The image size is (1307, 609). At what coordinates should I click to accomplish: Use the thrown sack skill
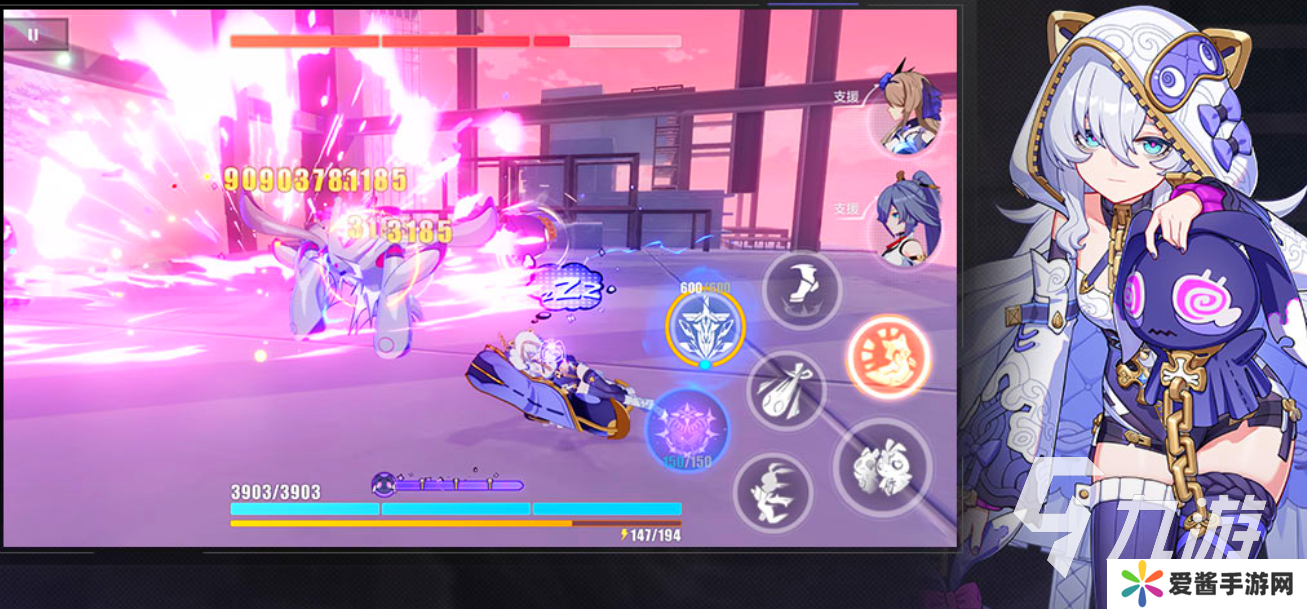click(x=786, y=391)
